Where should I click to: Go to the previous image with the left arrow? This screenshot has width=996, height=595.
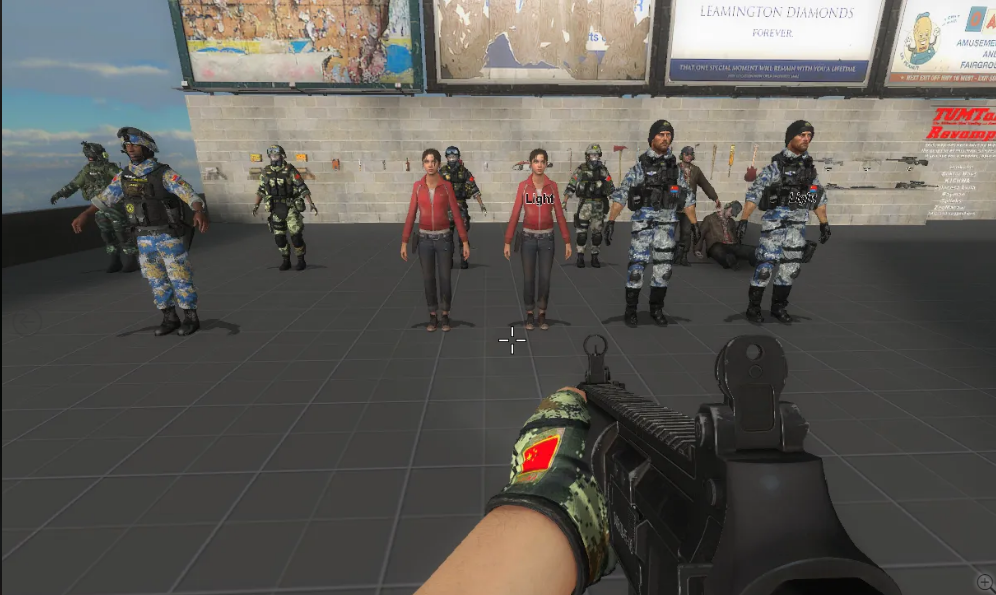tap(27, 322)
